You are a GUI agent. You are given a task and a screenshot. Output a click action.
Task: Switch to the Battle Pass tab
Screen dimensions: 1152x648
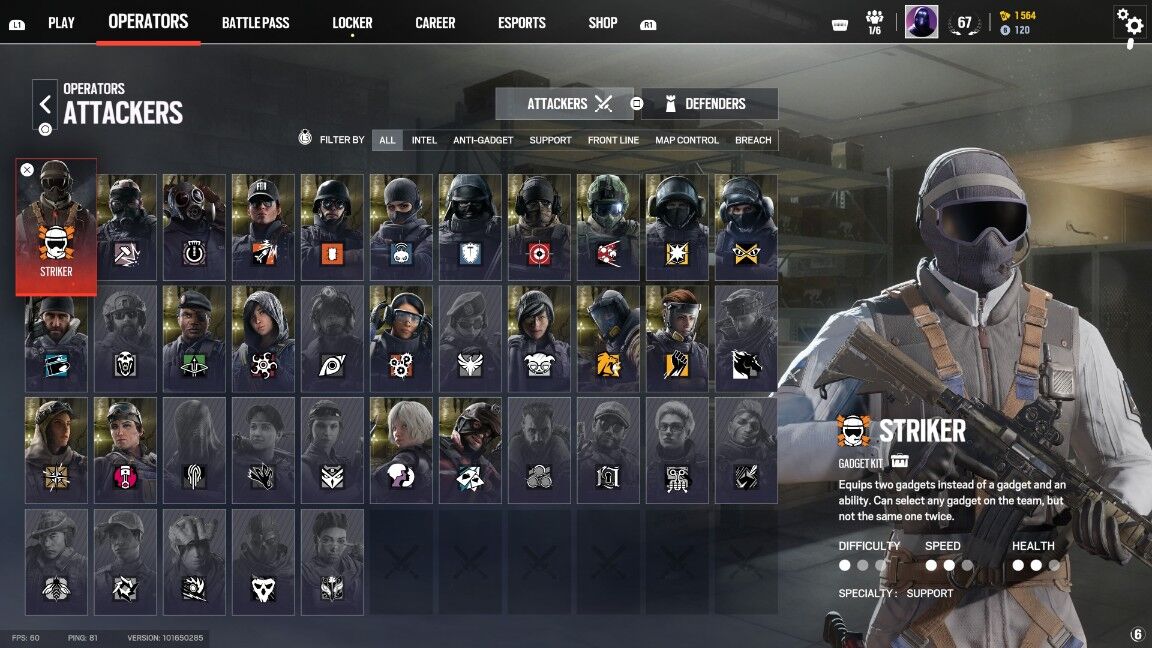[255, 22]
